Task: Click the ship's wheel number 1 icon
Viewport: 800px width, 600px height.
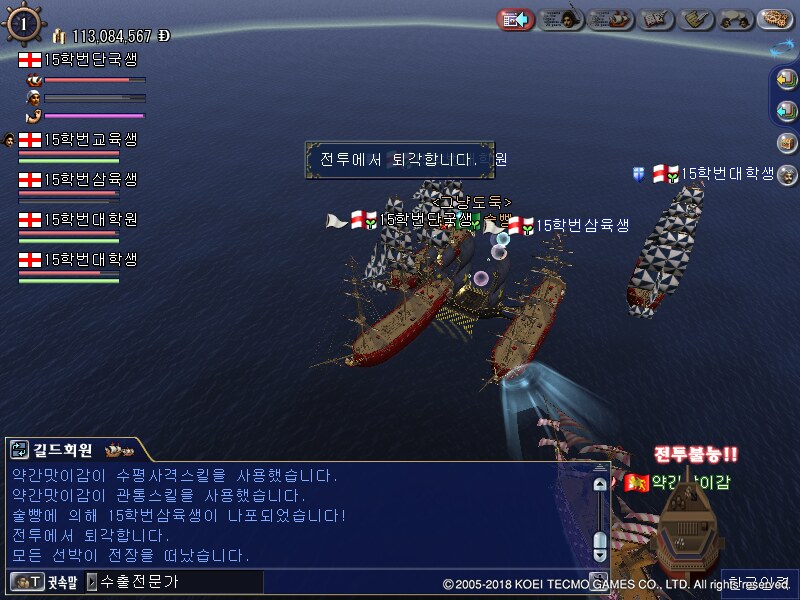Action: 23,24
